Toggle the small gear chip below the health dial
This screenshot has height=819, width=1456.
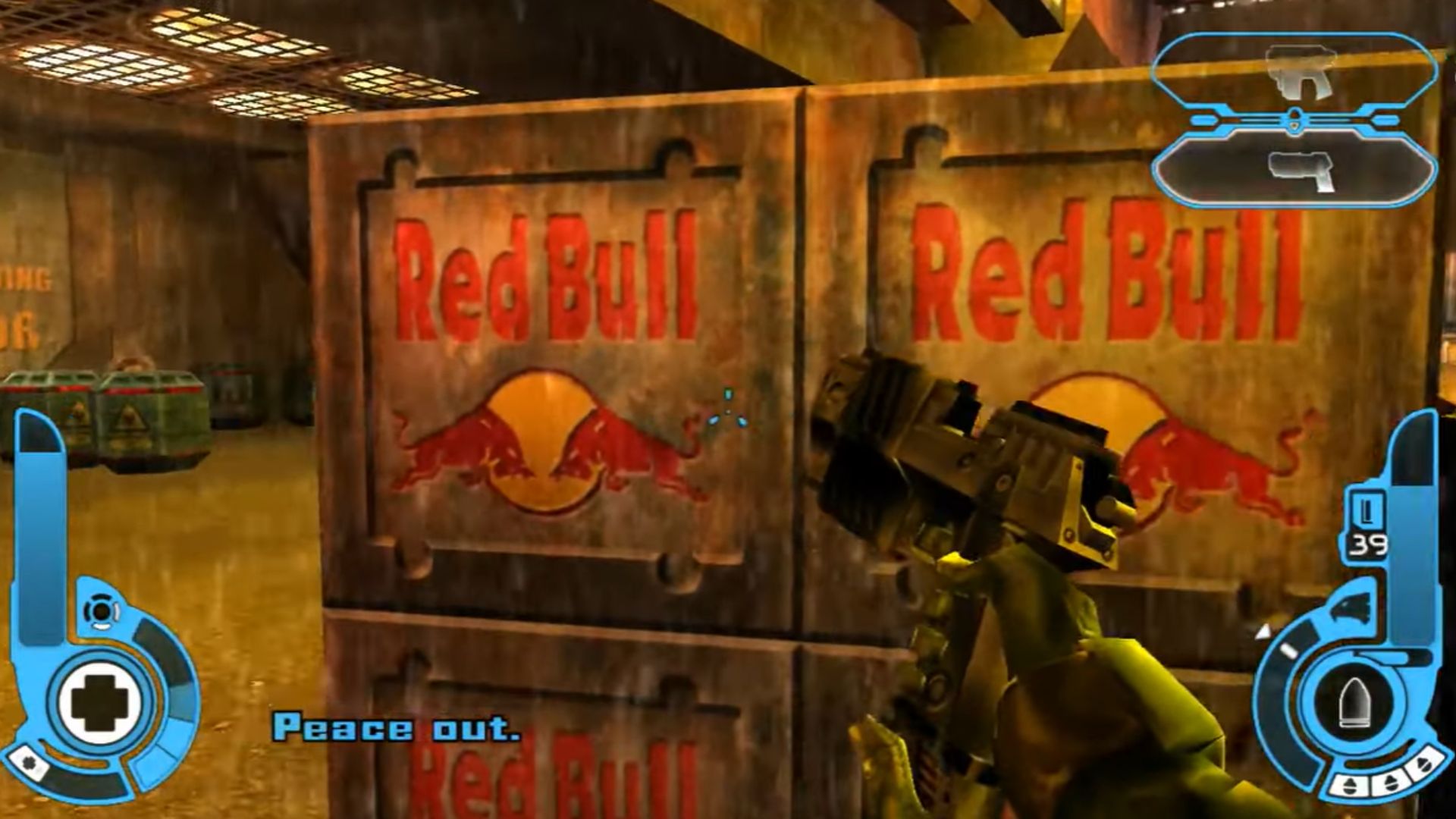click(x=29, y=762)
